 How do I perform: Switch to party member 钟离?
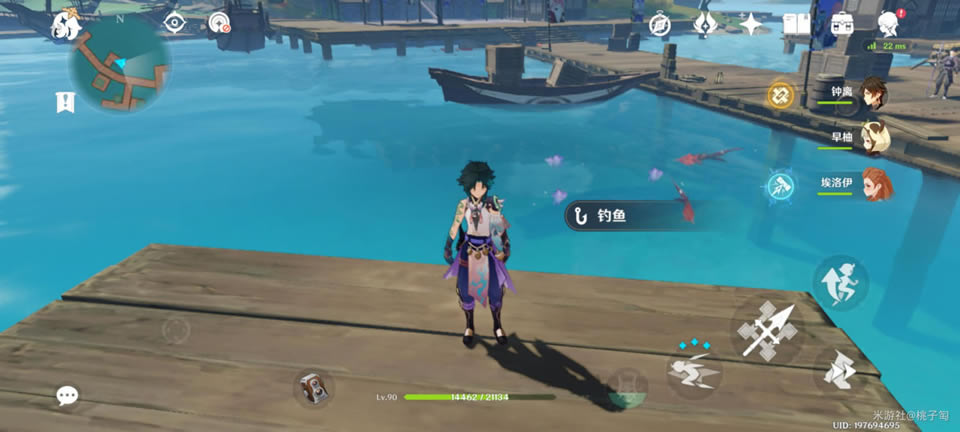(873, 93)
